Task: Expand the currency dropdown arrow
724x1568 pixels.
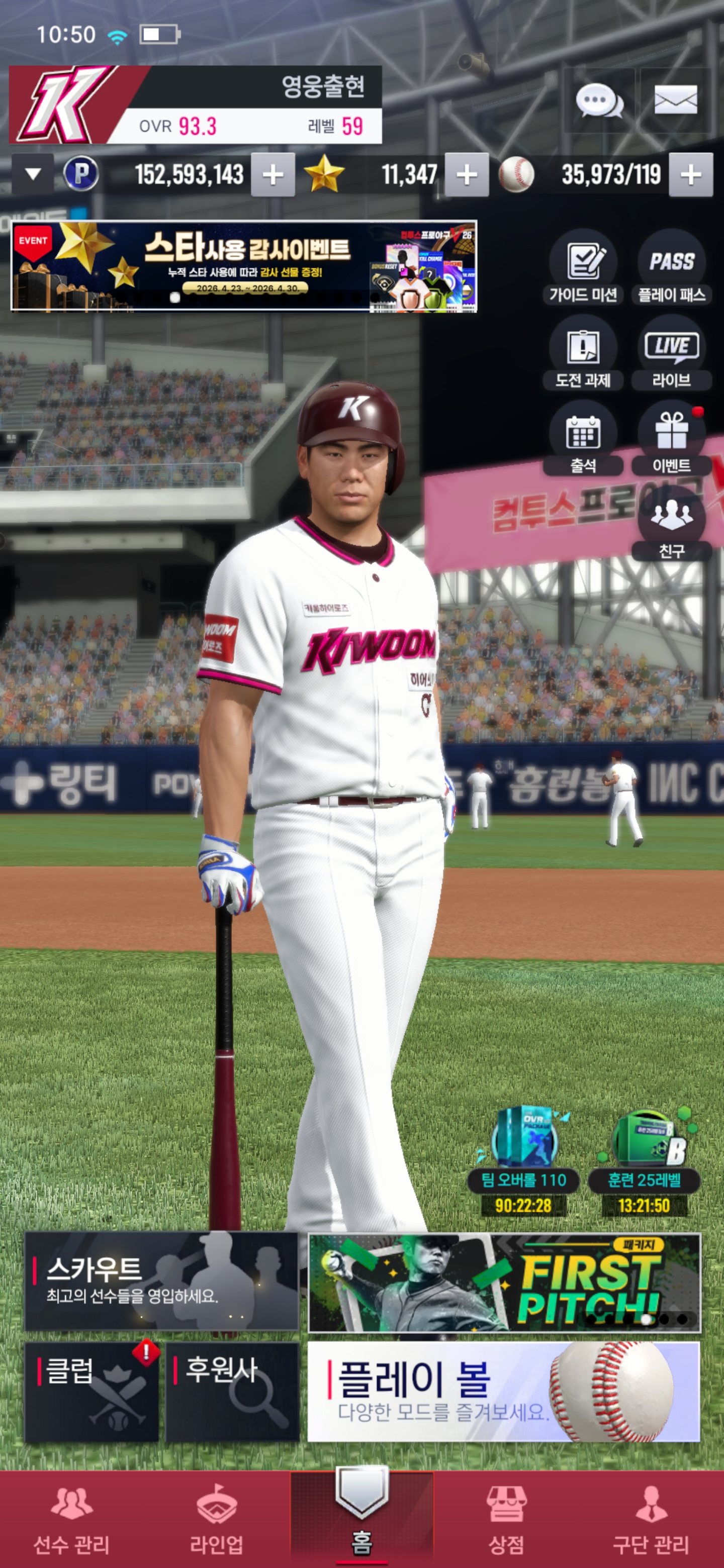Action: (x=33, y=175)
